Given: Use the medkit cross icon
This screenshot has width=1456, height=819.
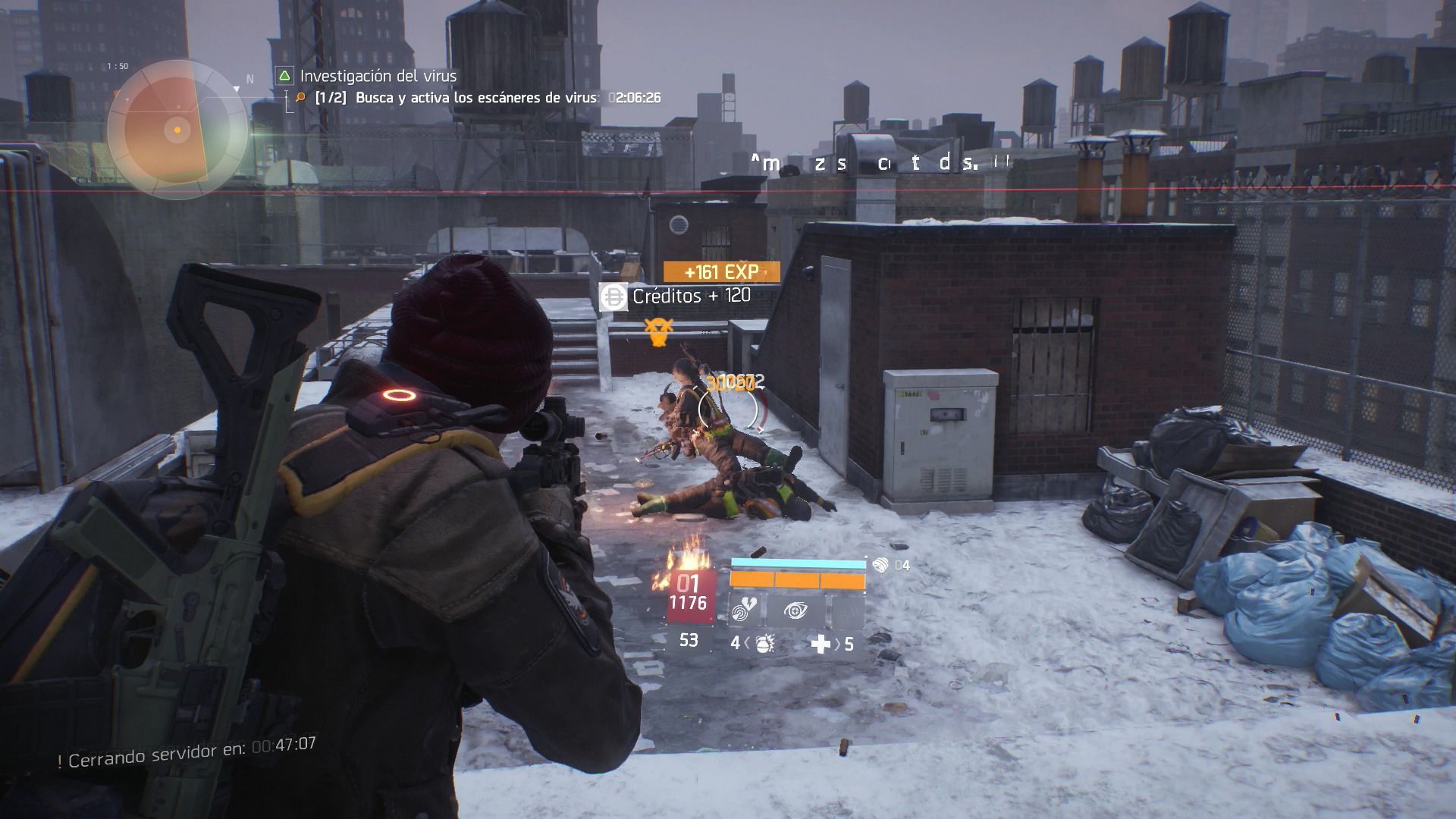Looking at the screenshot, I should click(821, 644).
